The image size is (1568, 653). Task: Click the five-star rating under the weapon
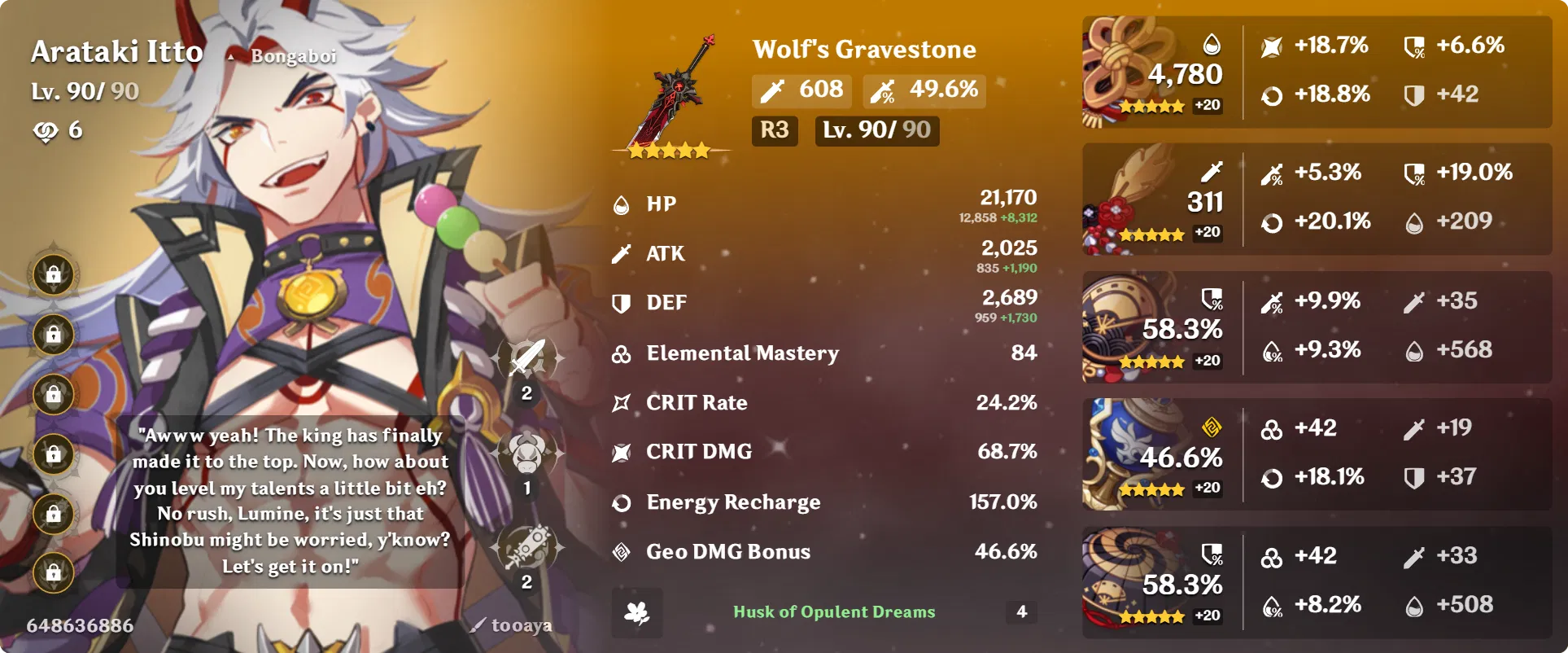click(x=669, y=149)
